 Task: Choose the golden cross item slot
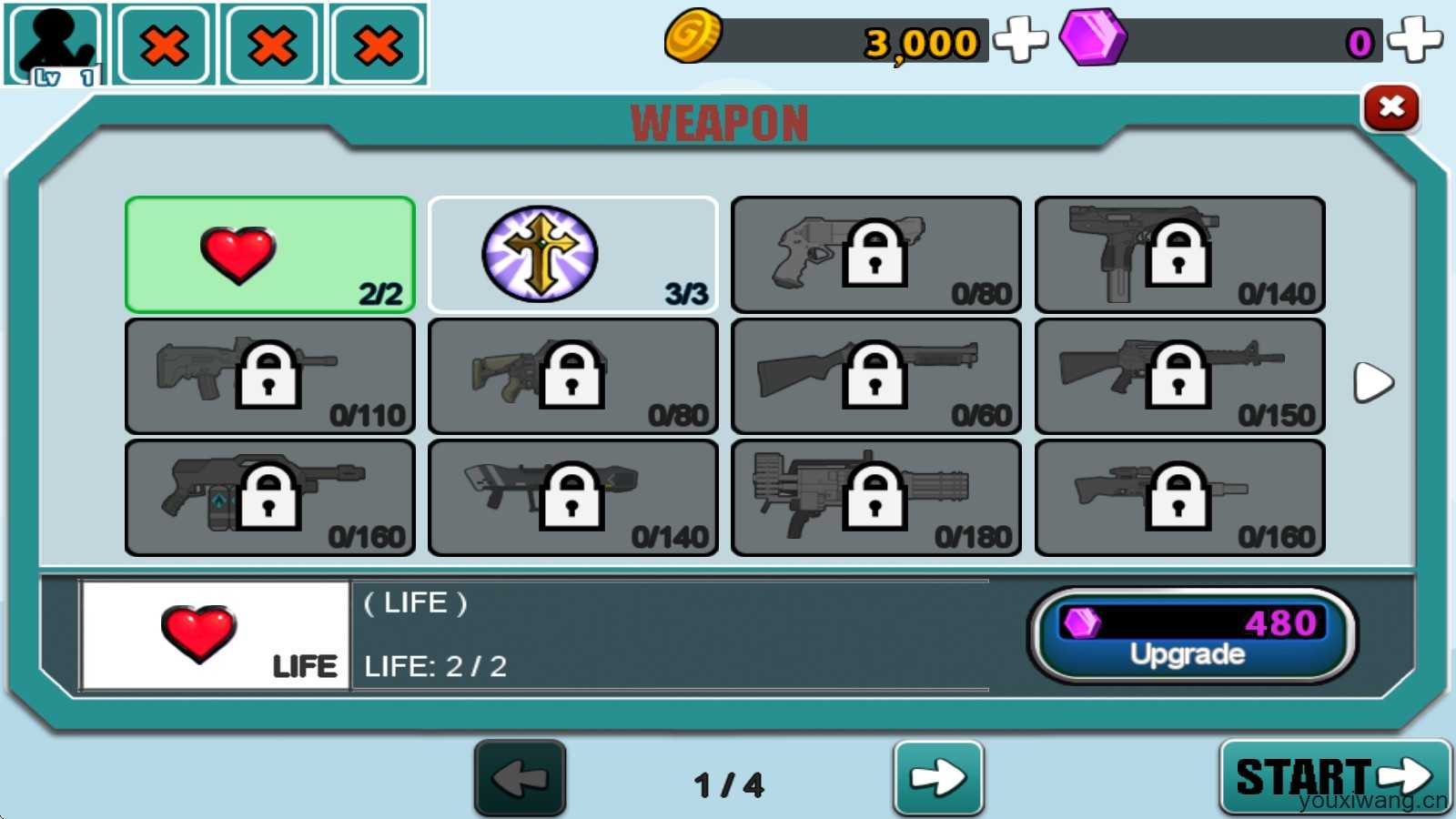572,255
